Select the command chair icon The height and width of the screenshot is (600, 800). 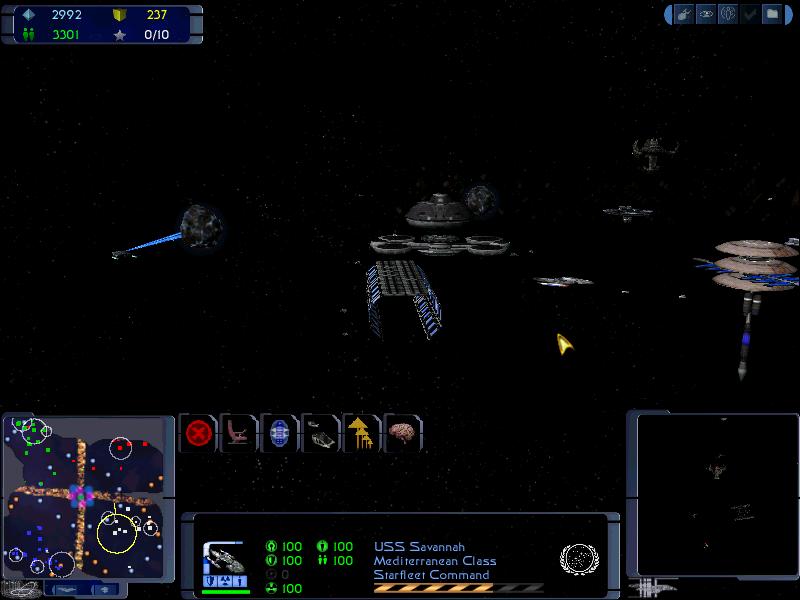click(238, 434)
